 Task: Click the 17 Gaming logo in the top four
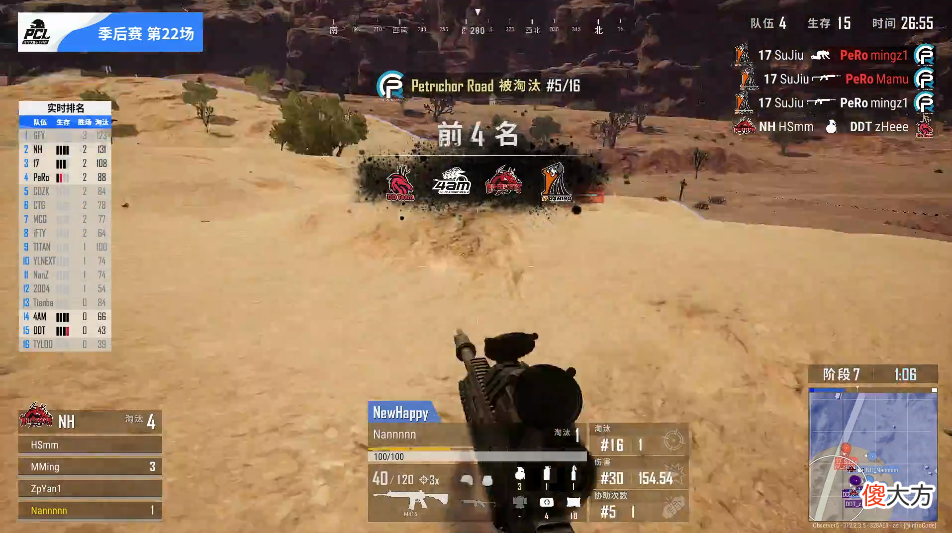(557, 182)
